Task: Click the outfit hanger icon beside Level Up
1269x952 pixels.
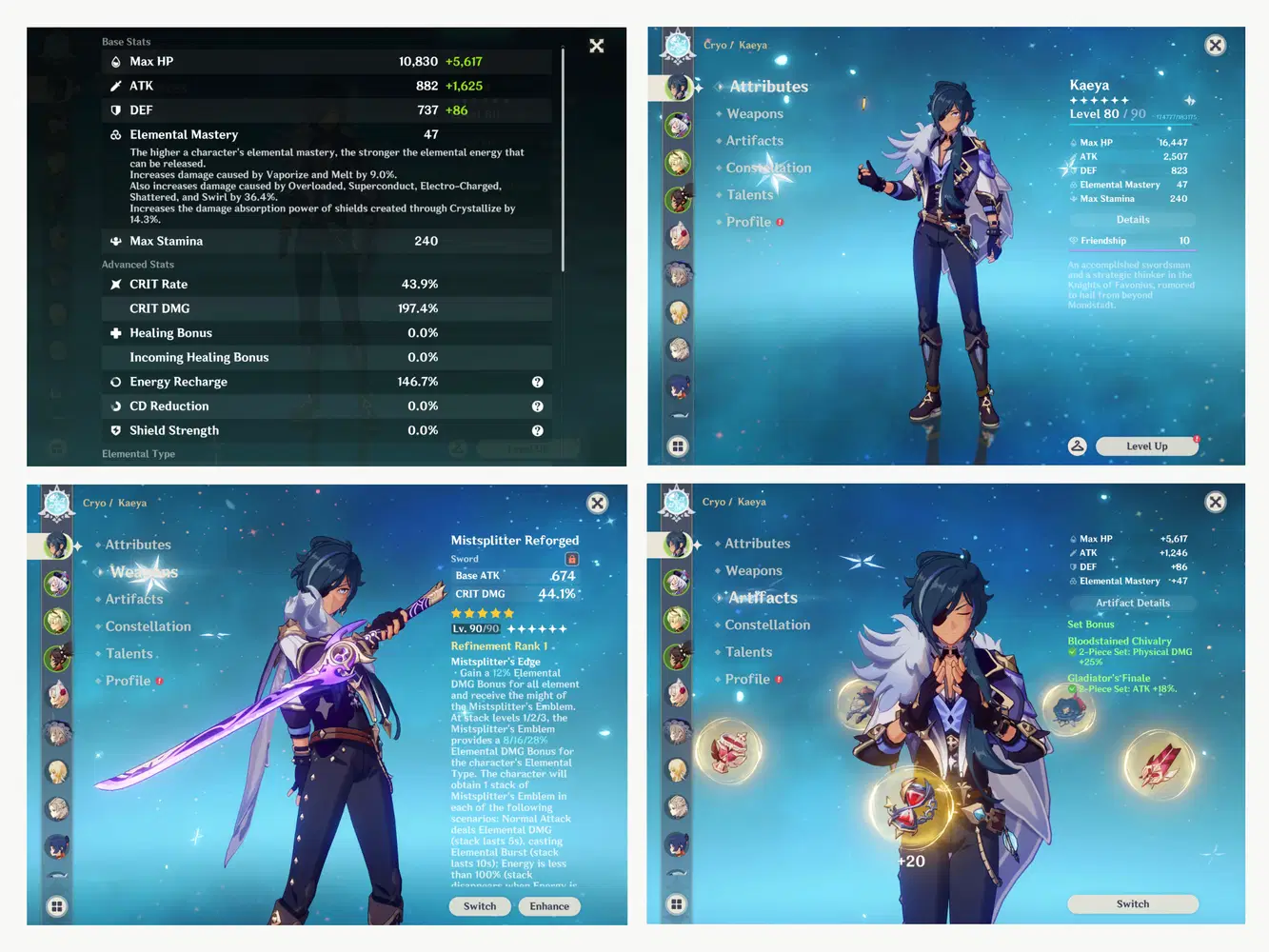Action: point(1077,446)
